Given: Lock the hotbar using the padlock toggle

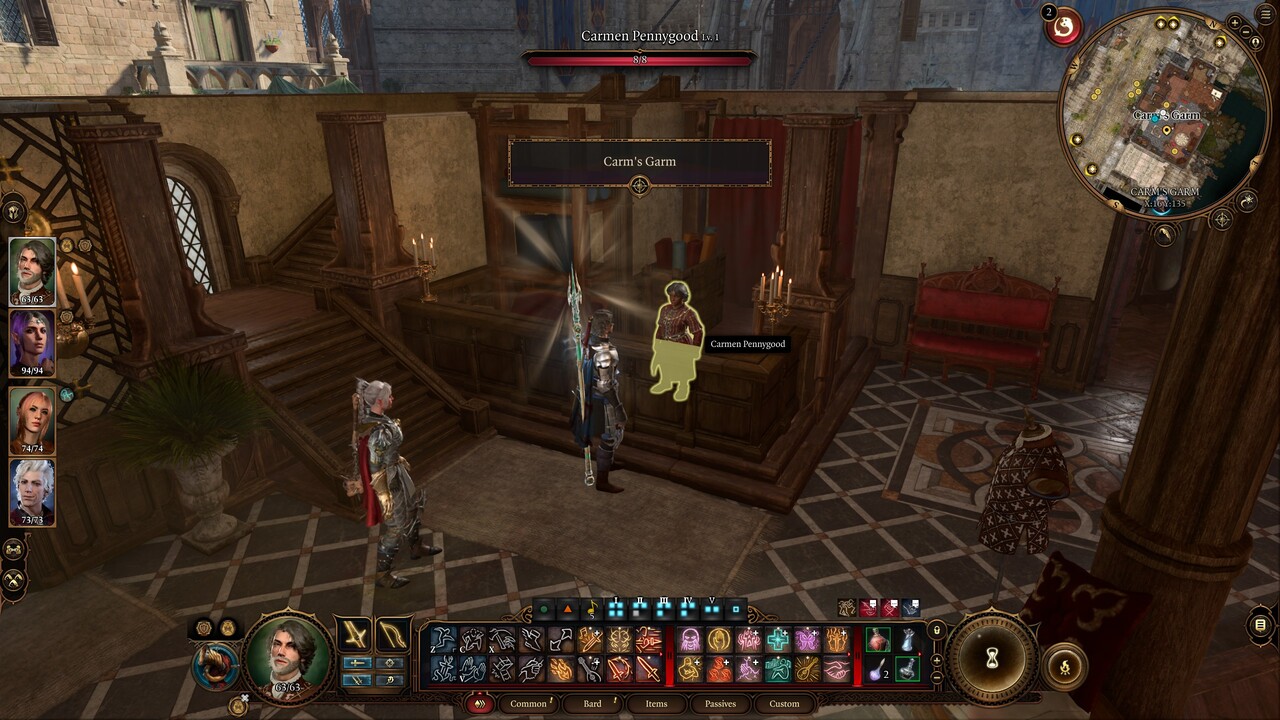Looking at the screenshot, I should 936,629.
